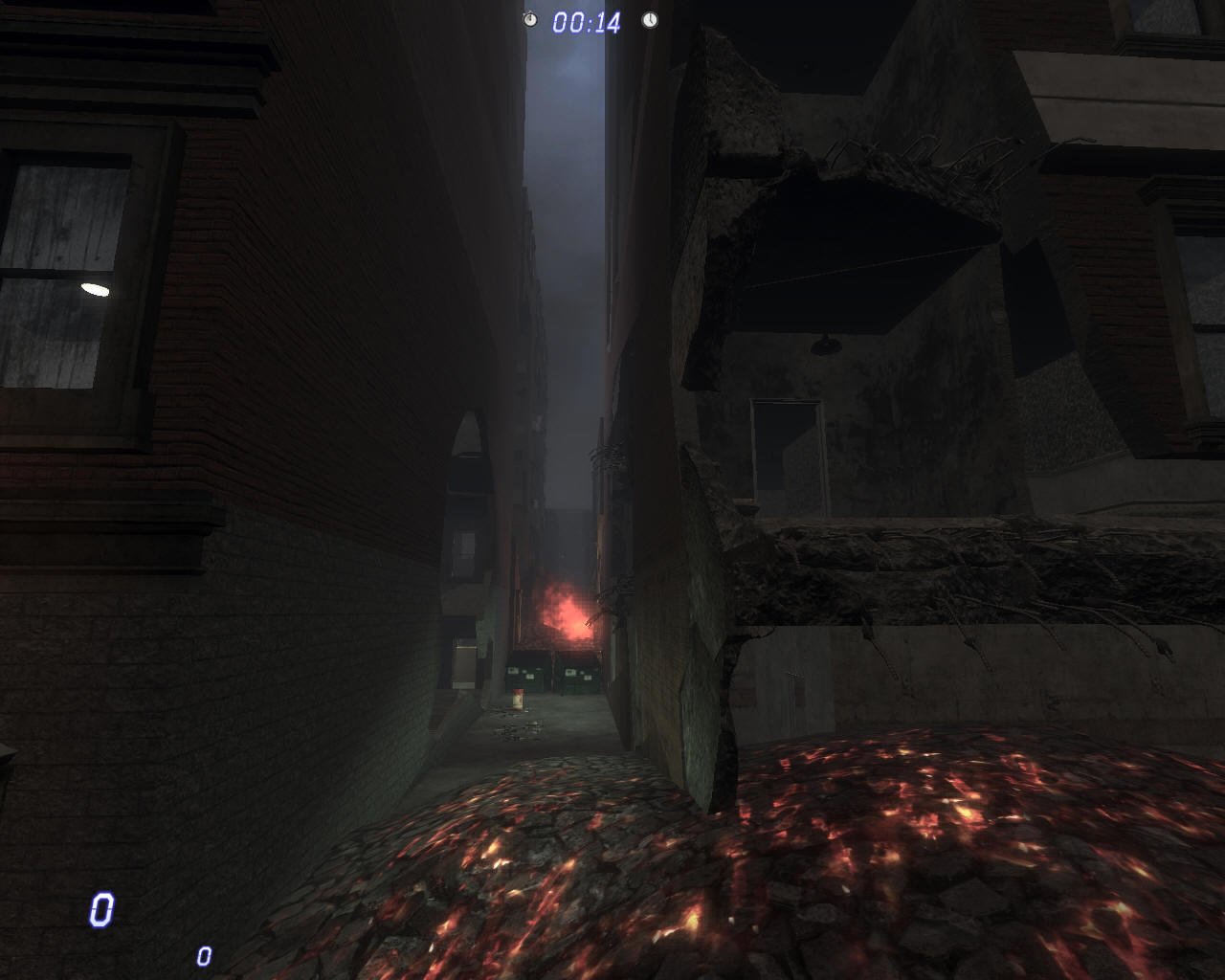Click the small secondary zero counter
The image size is (1225, 980).
click(x=202, y=953)
